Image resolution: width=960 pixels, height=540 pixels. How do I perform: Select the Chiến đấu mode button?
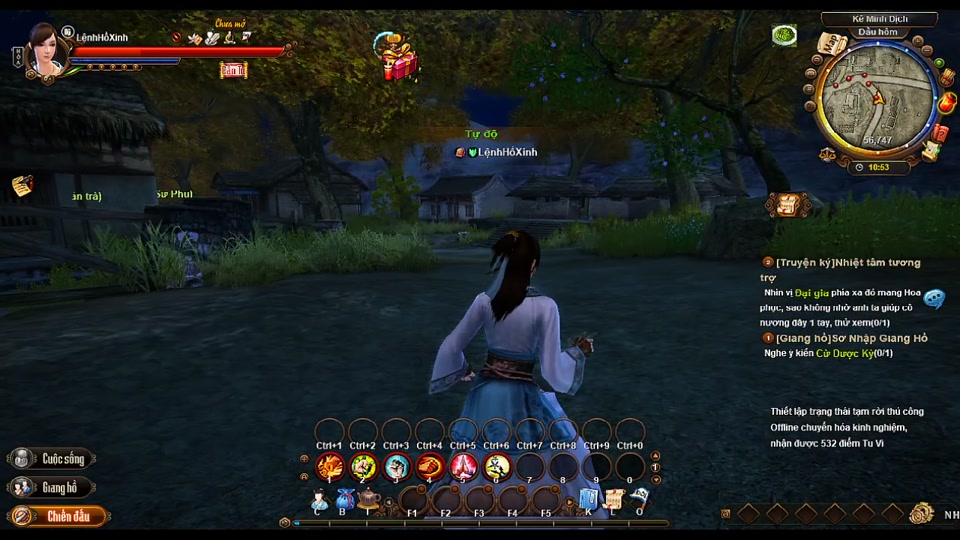57,517
